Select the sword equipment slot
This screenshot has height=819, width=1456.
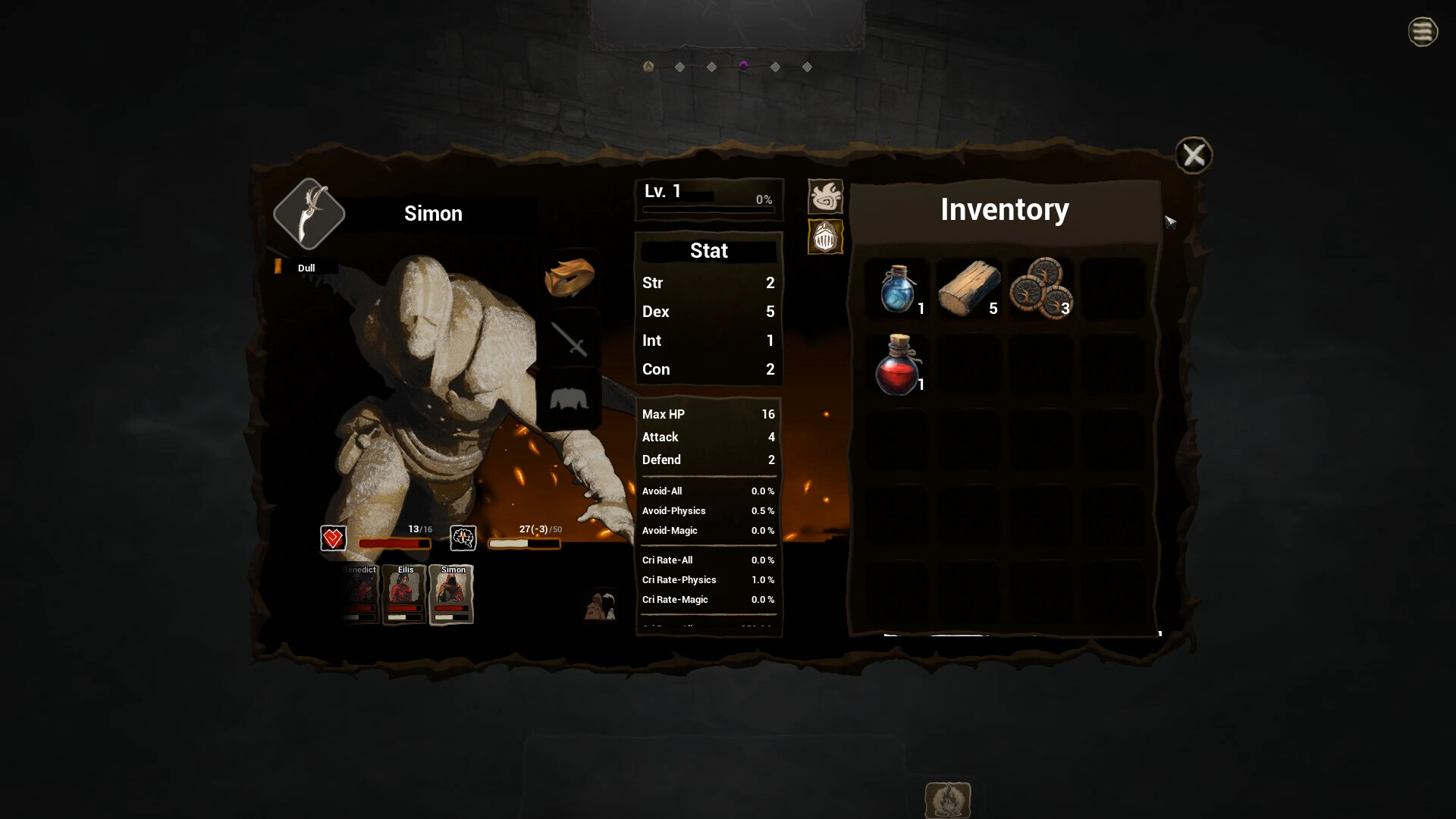pos(570,339)
